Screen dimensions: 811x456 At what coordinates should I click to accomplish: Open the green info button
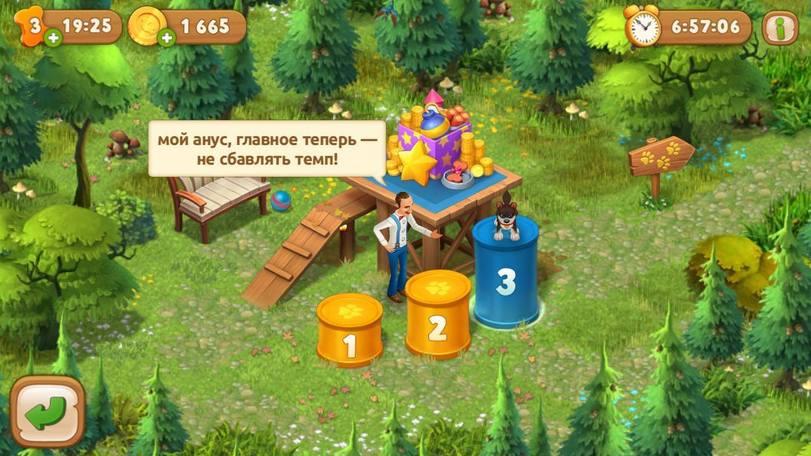(779, 27)
